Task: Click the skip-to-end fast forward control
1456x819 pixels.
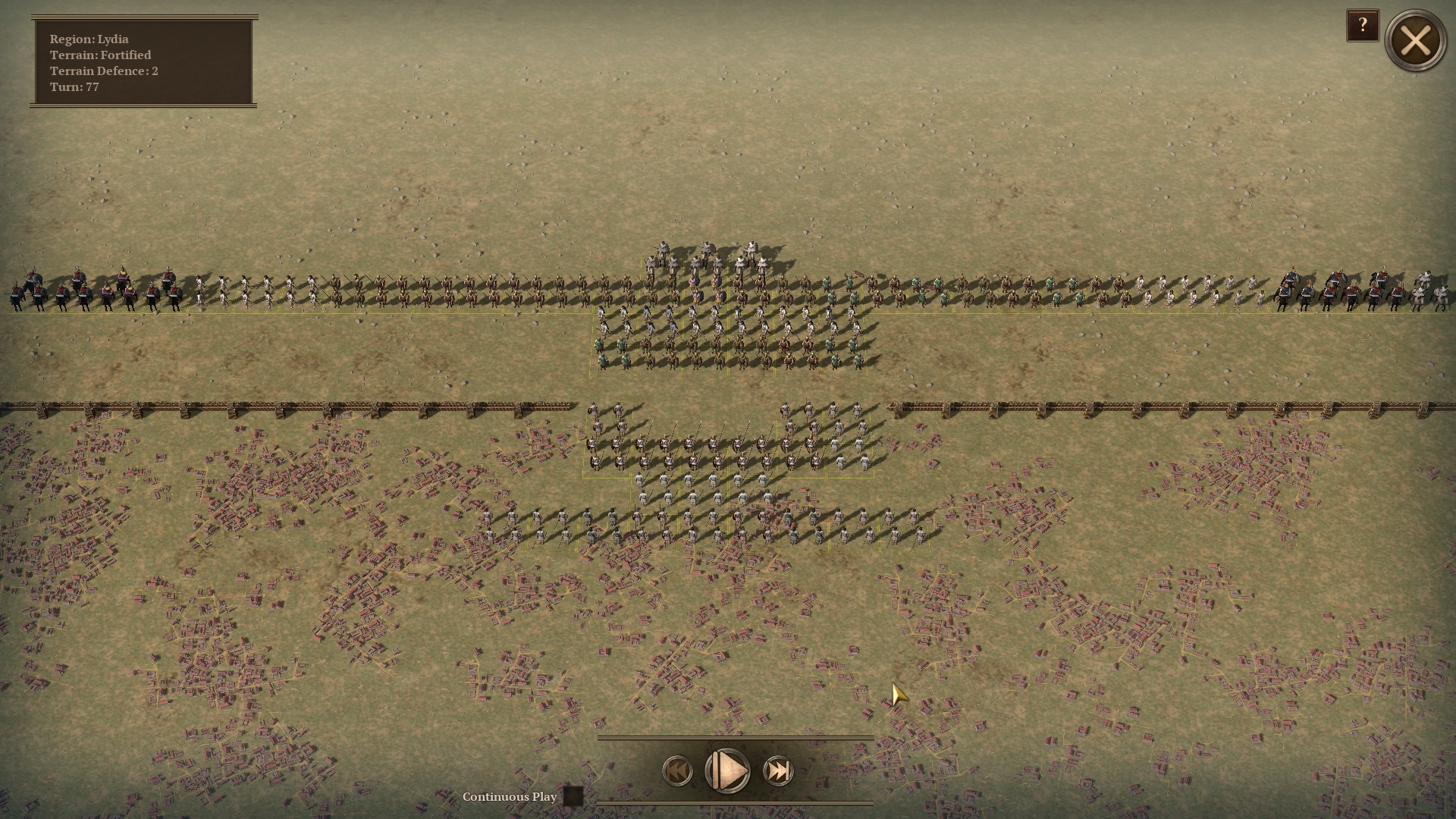Action: pos(777,772)
